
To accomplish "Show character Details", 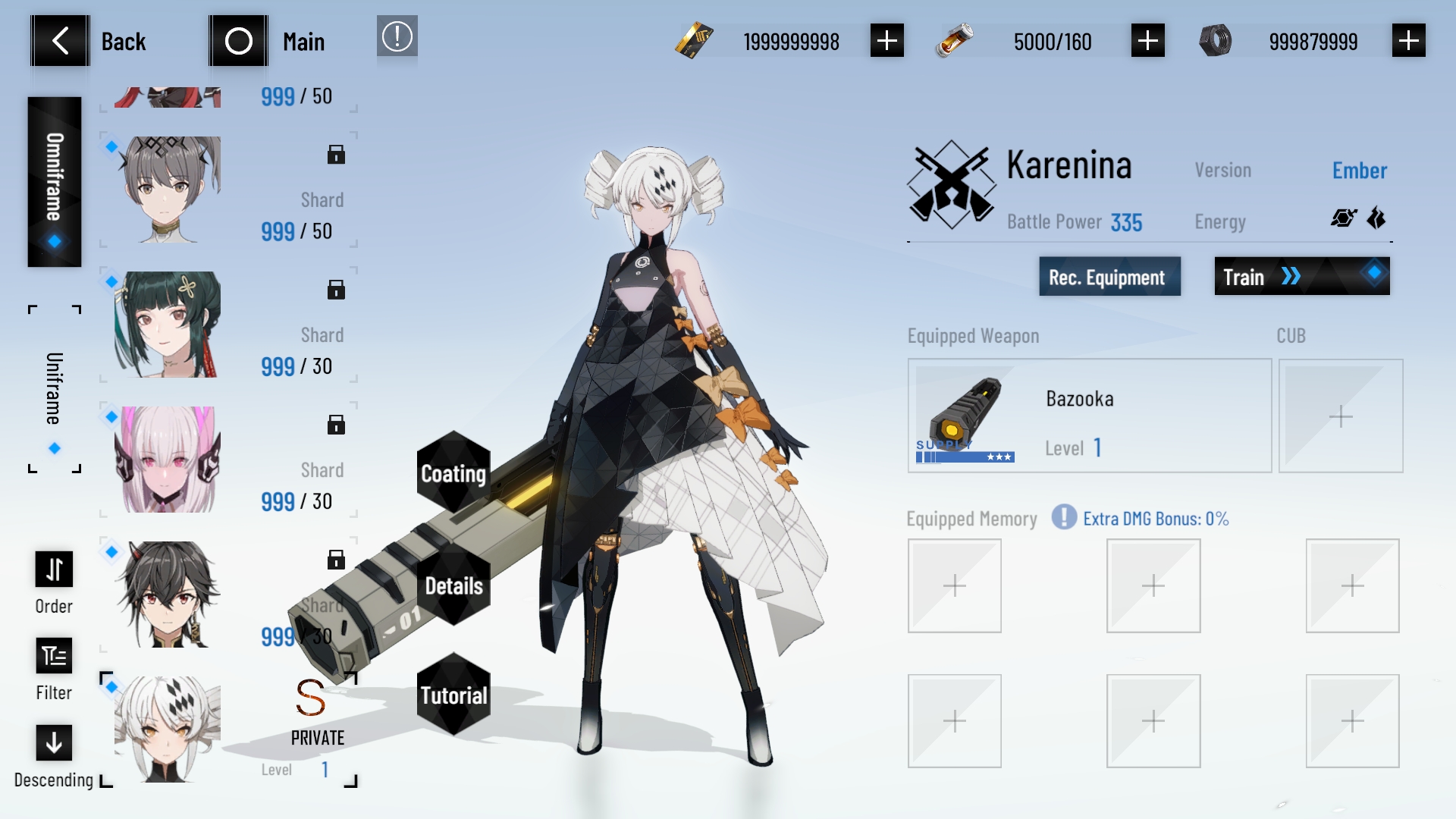I will (453, 585).
